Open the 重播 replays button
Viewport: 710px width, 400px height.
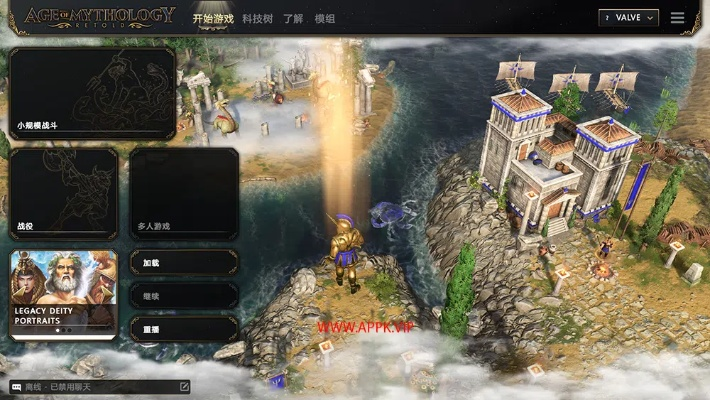point(184,329)
